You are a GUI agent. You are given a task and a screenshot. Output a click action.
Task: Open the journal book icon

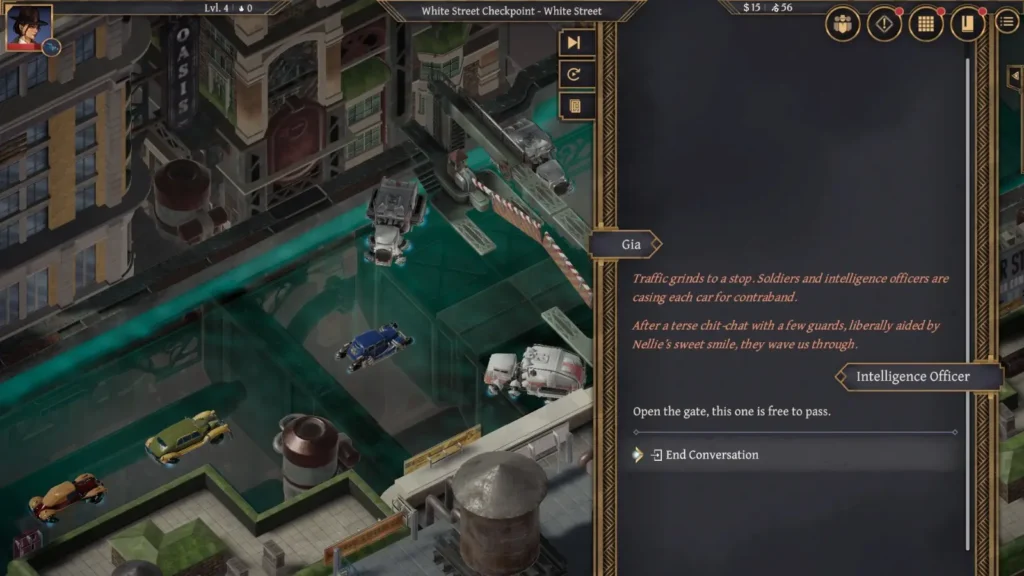click(x=967, y=24)
